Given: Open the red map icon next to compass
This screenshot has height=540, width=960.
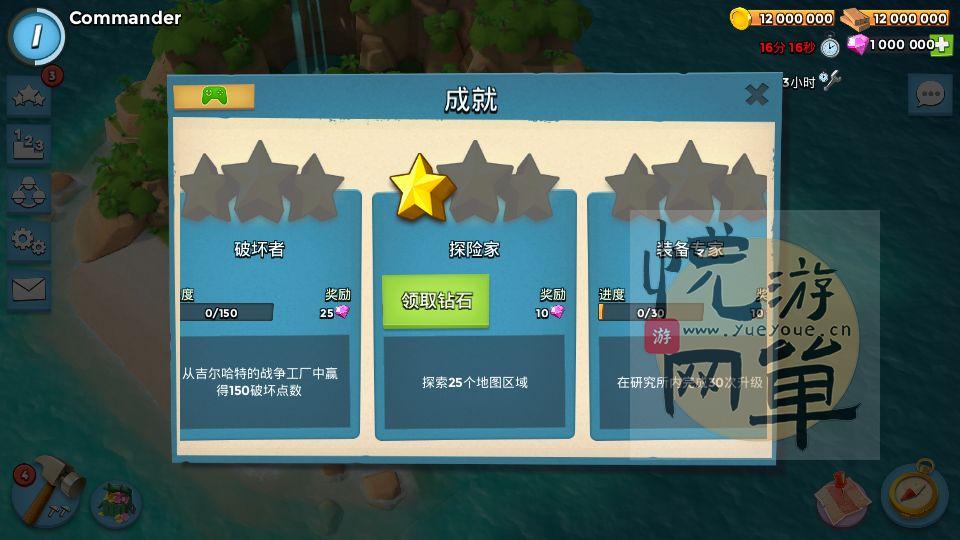Looking at the screenshot, I should point(842,498).
